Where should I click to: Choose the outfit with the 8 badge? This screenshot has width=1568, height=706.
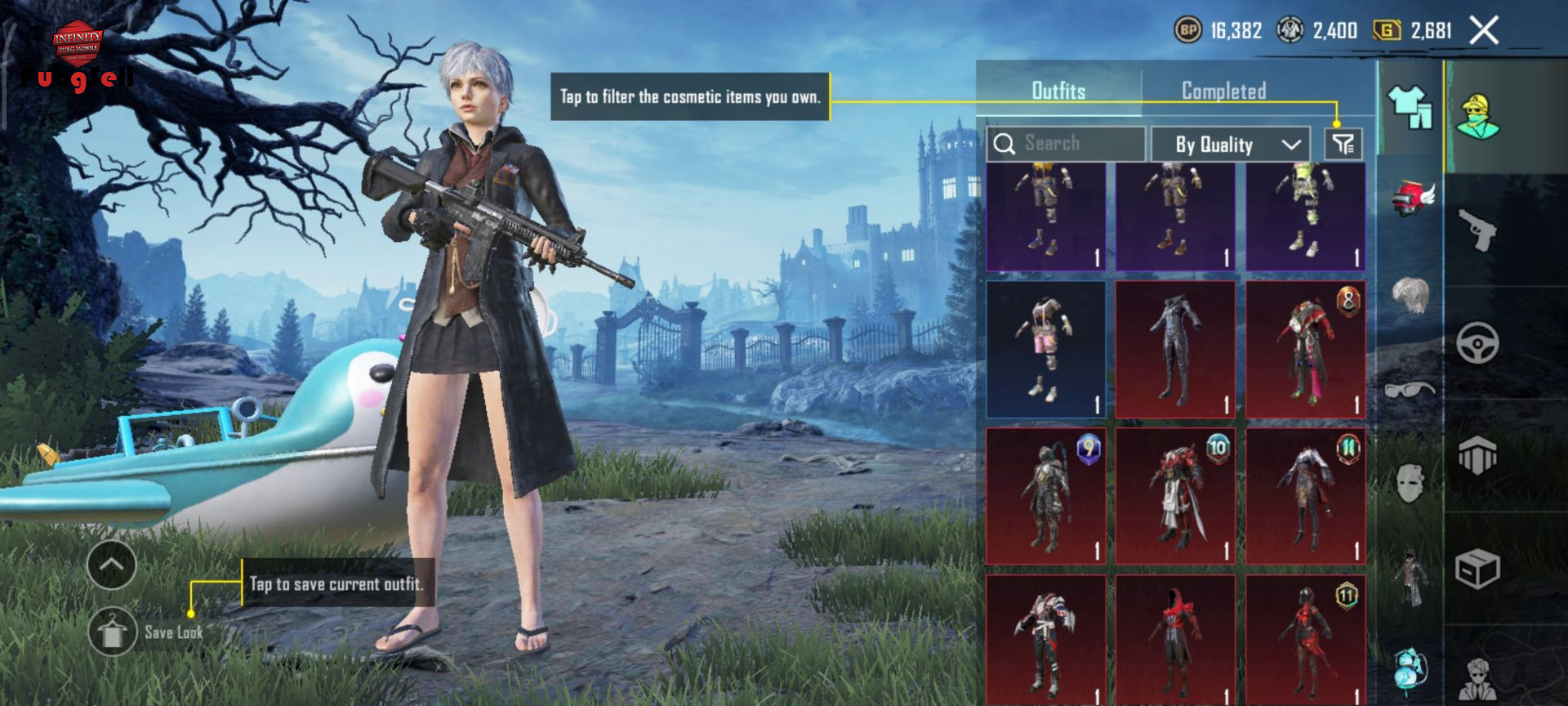(1306, 350)
